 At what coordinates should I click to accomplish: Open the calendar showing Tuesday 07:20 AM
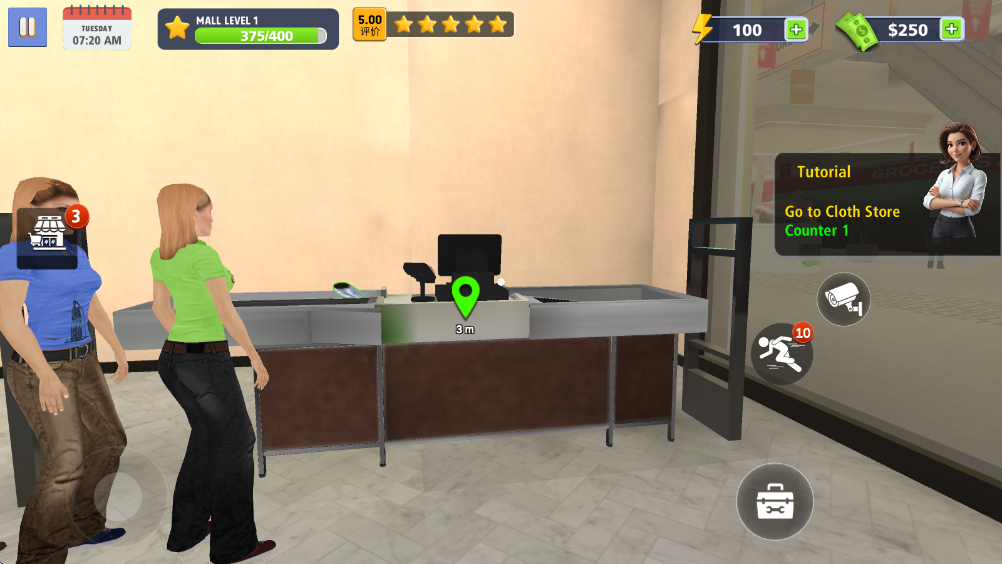click(x=97, y=28)
